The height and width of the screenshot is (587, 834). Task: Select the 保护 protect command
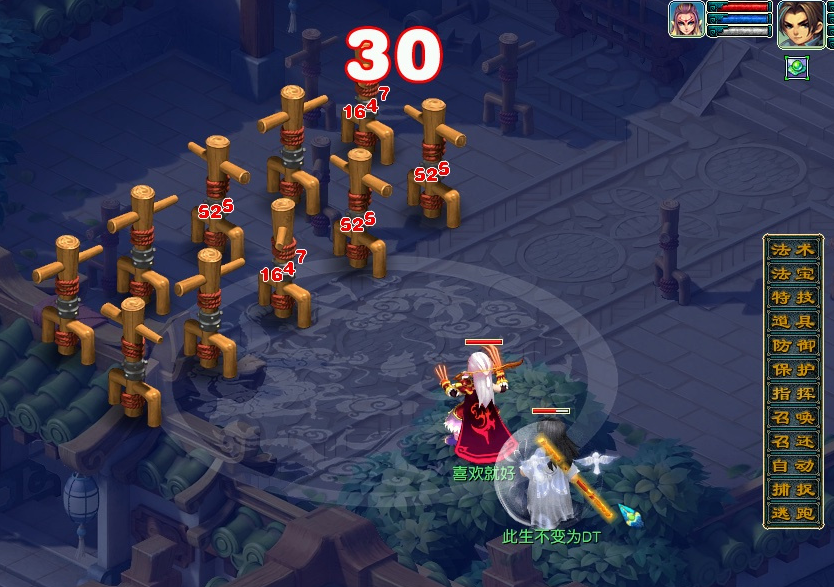coord(793,369)
